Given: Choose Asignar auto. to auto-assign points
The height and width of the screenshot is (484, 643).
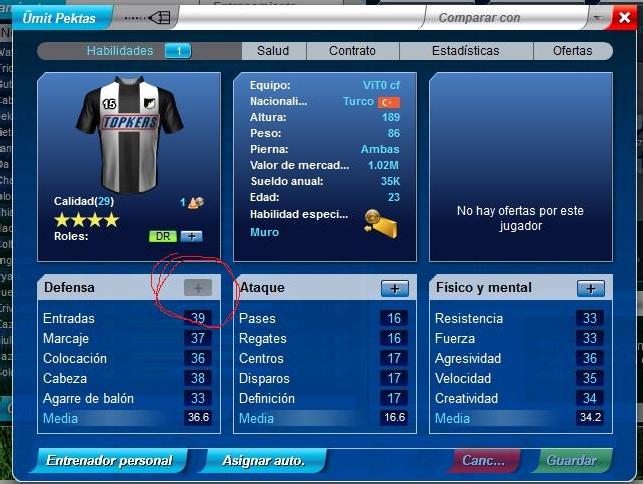Looking at the screenshot, I should click(264, 461).
